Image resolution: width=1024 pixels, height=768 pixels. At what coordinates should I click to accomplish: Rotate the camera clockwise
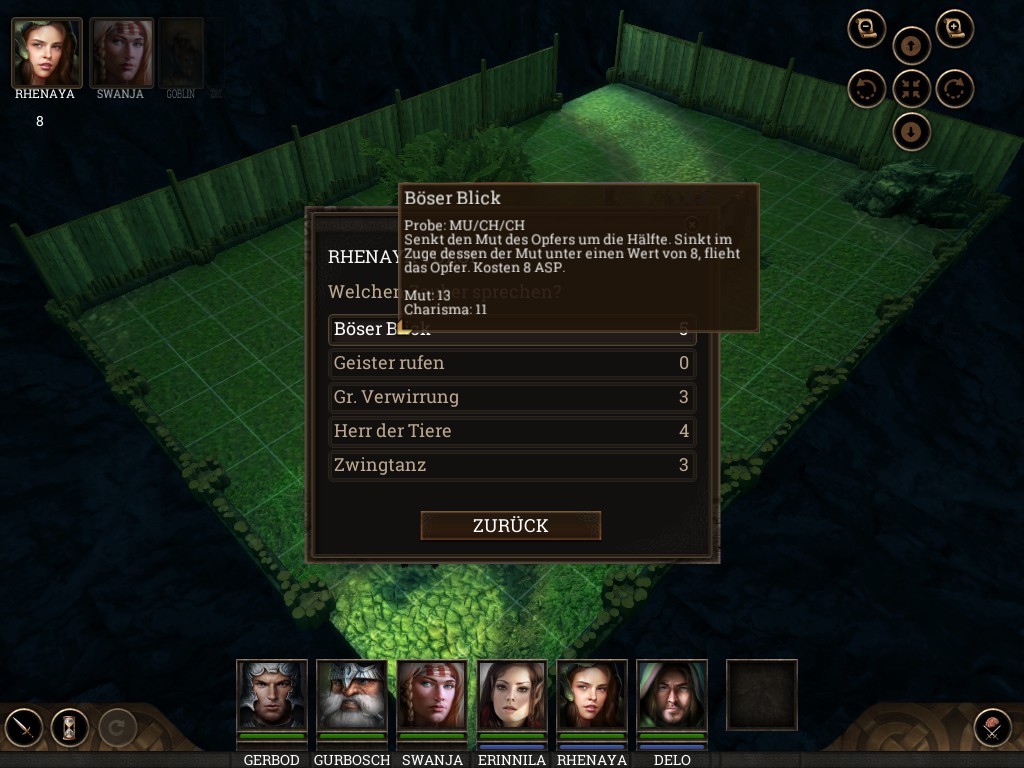955,89
